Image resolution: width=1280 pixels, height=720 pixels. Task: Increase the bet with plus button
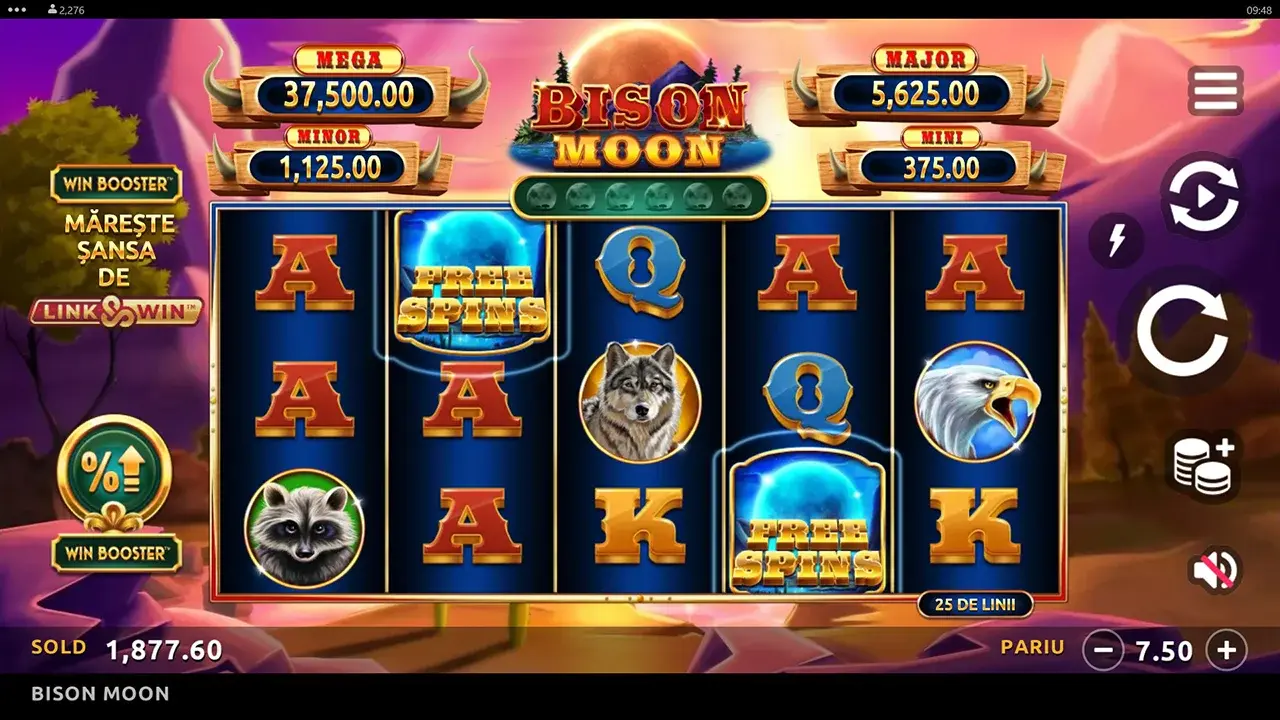click(1226, 651)
